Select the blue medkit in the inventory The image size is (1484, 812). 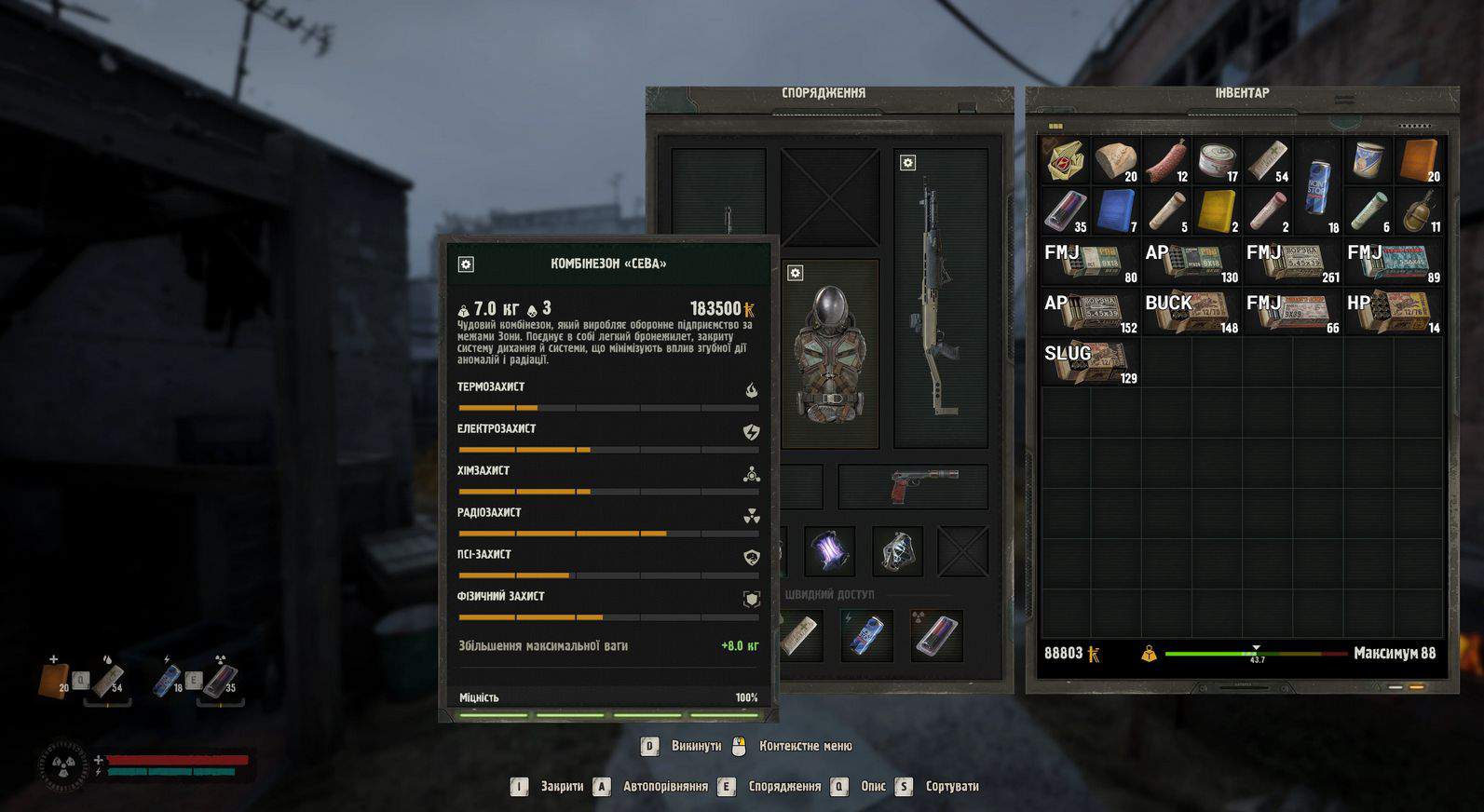[x=1115, y=211]
